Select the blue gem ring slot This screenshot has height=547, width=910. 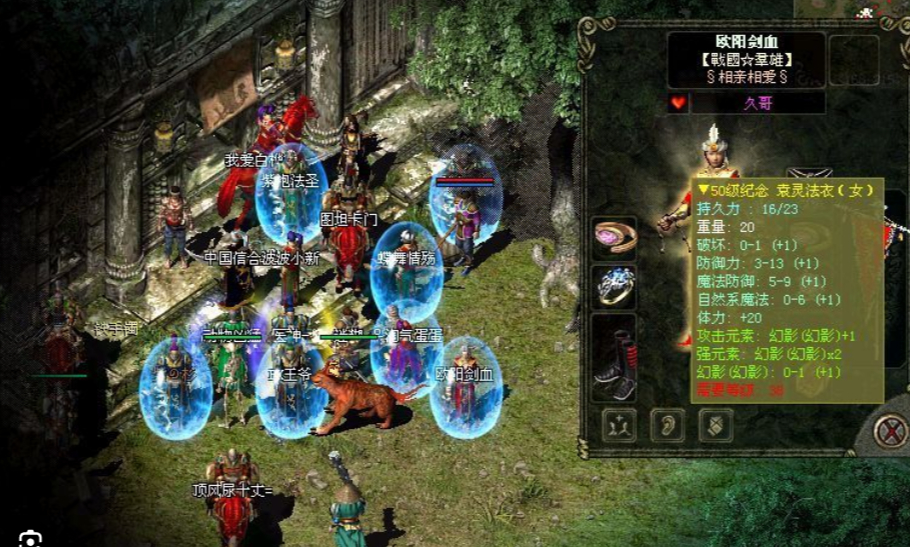pyautogui.click(x=615, y=286)
